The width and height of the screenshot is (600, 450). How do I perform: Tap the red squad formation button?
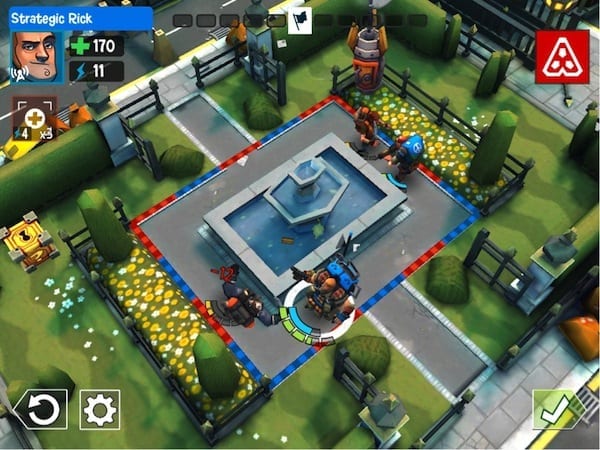point(561,56)
